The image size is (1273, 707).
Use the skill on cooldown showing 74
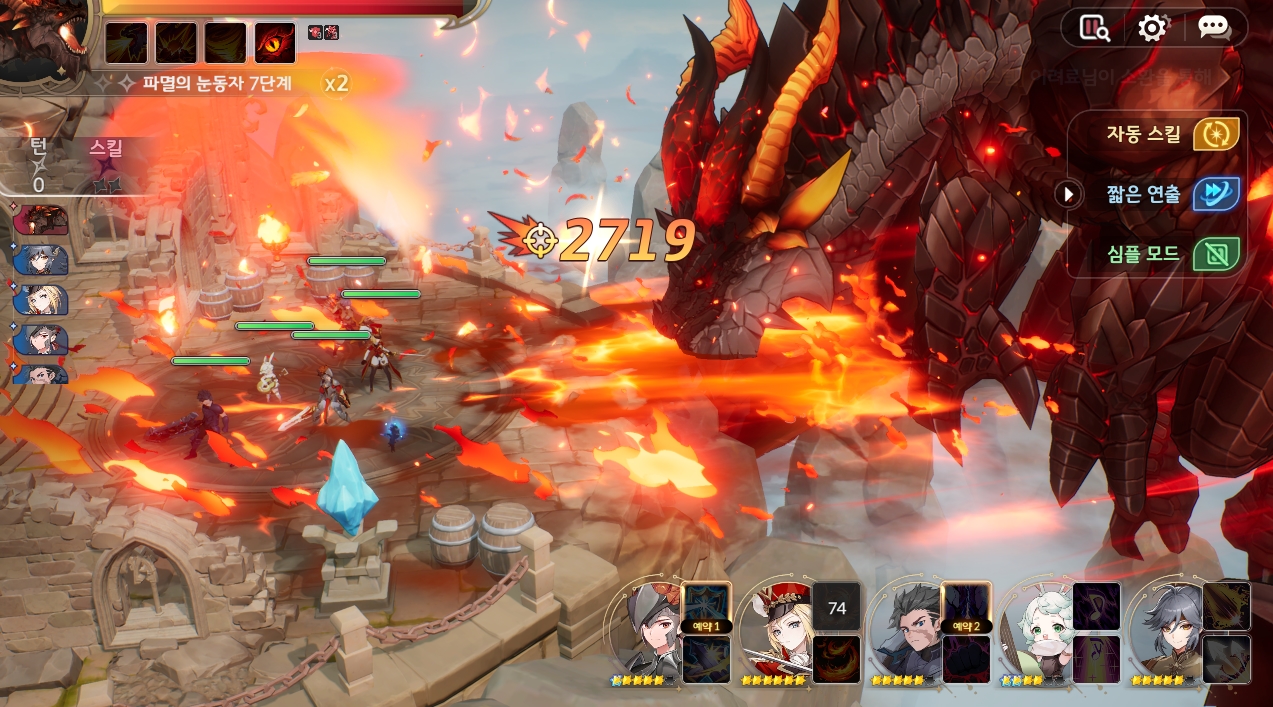click(x=837, y=606)
